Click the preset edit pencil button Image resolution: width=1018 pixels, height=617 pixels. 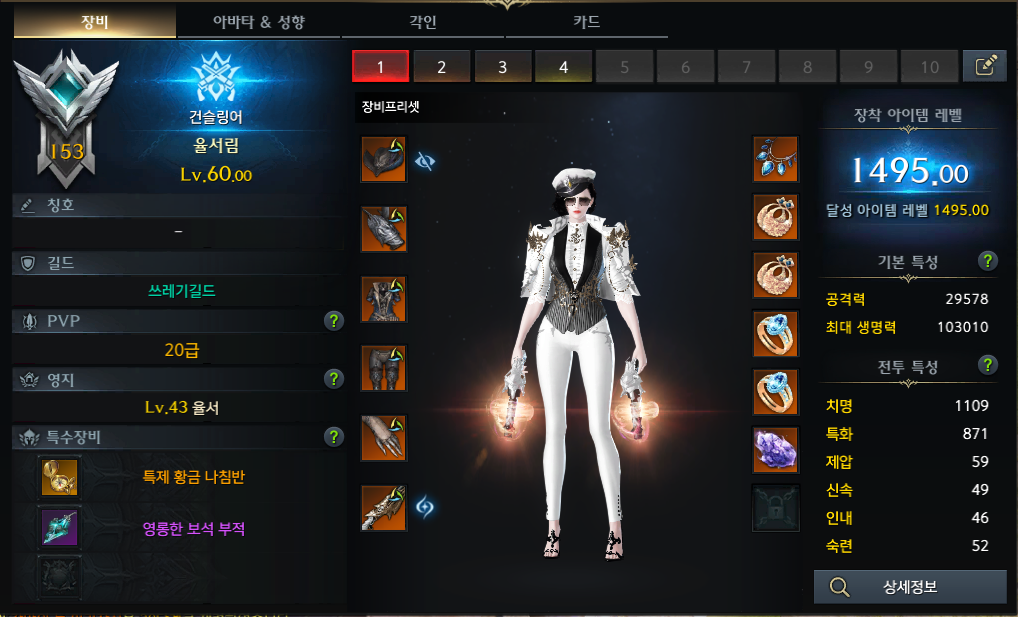[x=984, y=66]
